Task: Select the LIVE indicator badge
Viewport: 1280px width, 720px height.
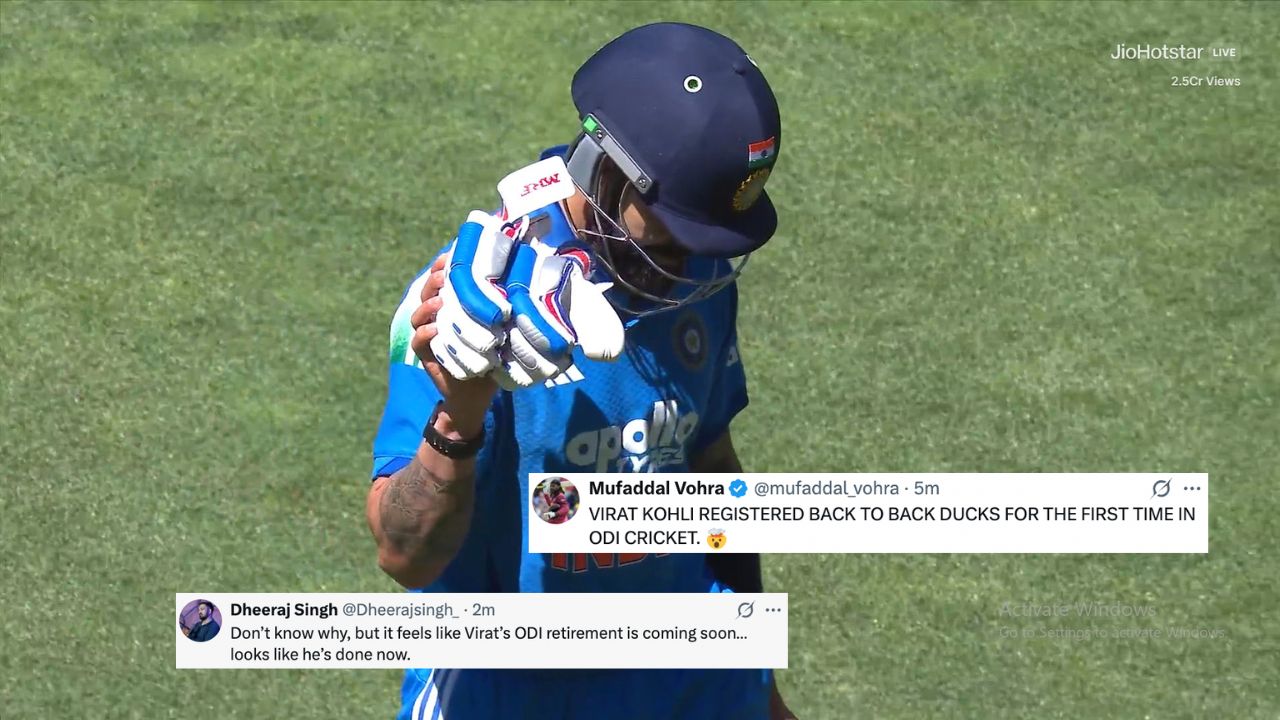Action: (1222, 52)
